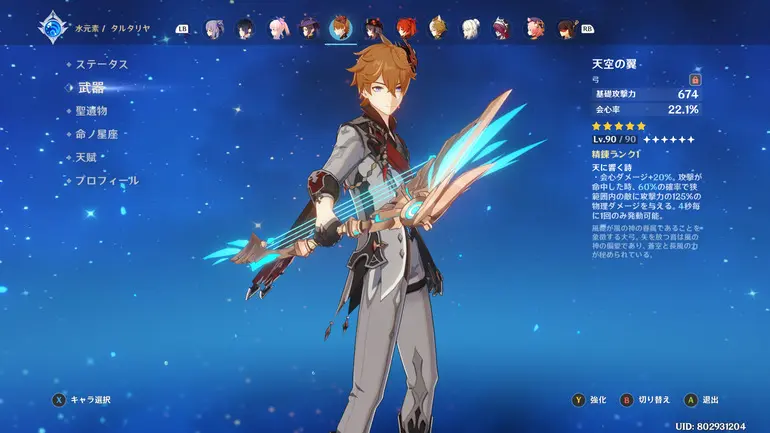Choose the purple witch-hat character portrait
The height and width of the screenshot is (433, 770).
tap(309, 27)
